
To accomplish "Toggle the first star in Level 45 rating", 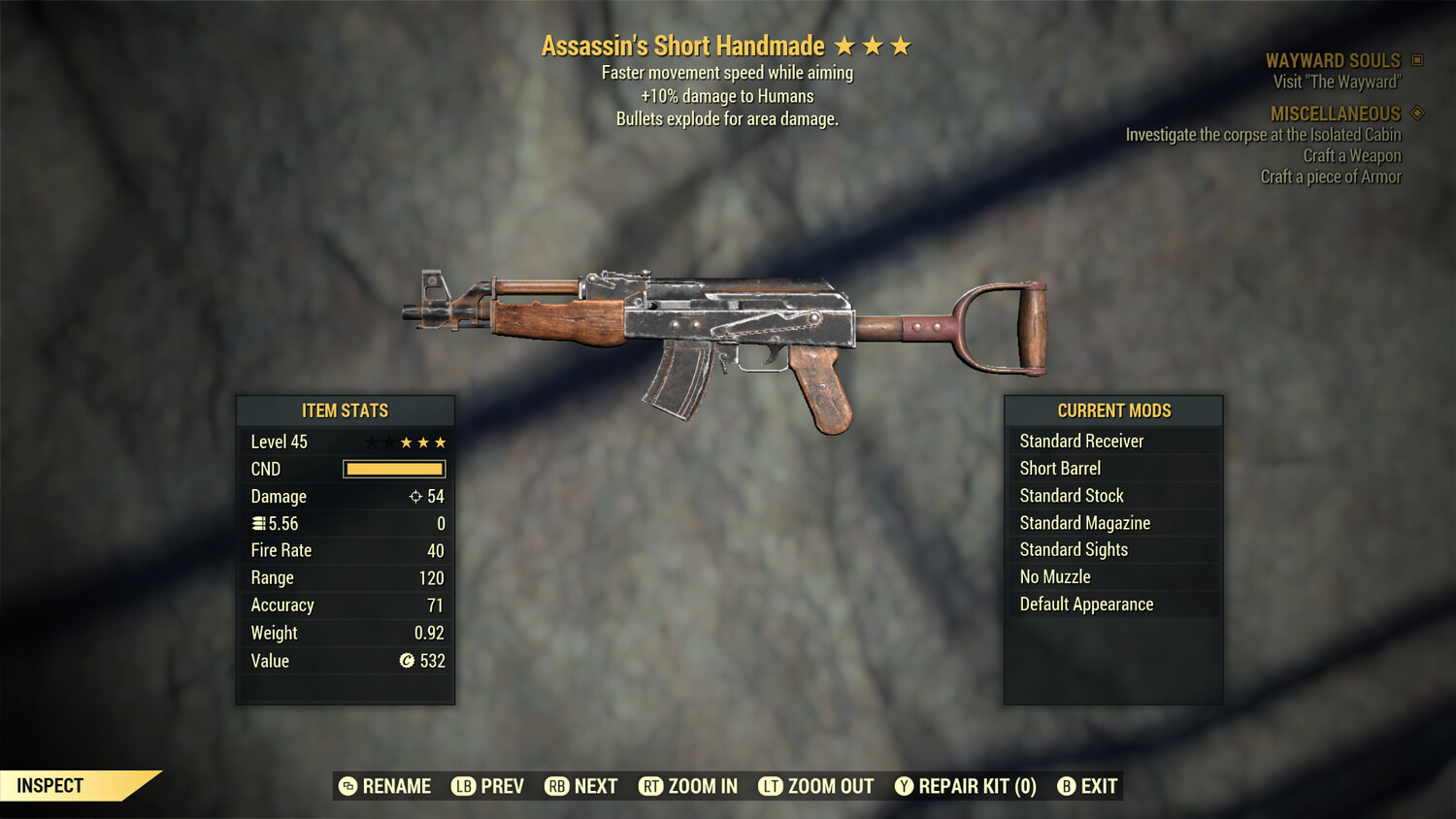I will tap(370, 442).
